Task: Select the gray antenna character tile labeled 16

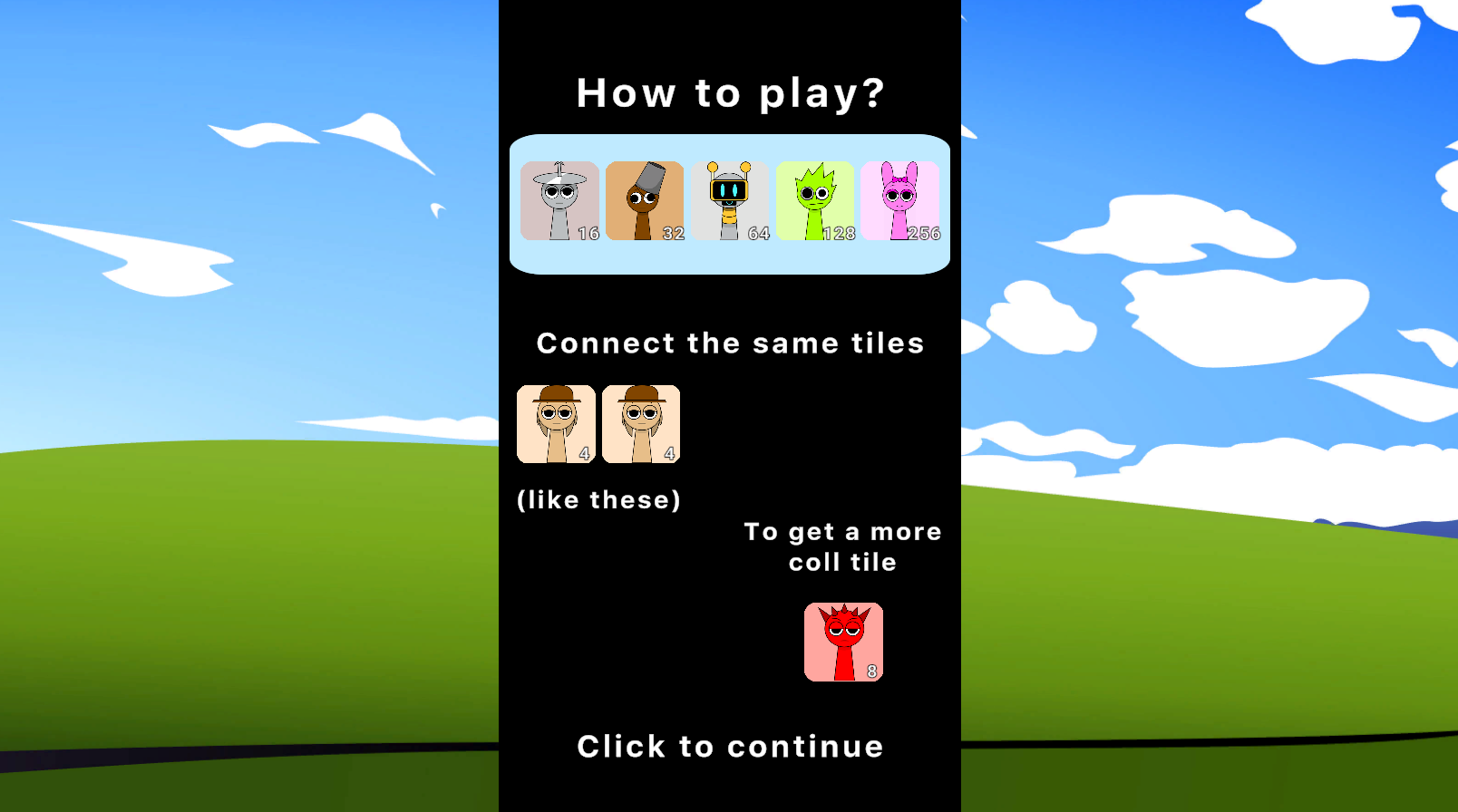Action: coord(559,201)
